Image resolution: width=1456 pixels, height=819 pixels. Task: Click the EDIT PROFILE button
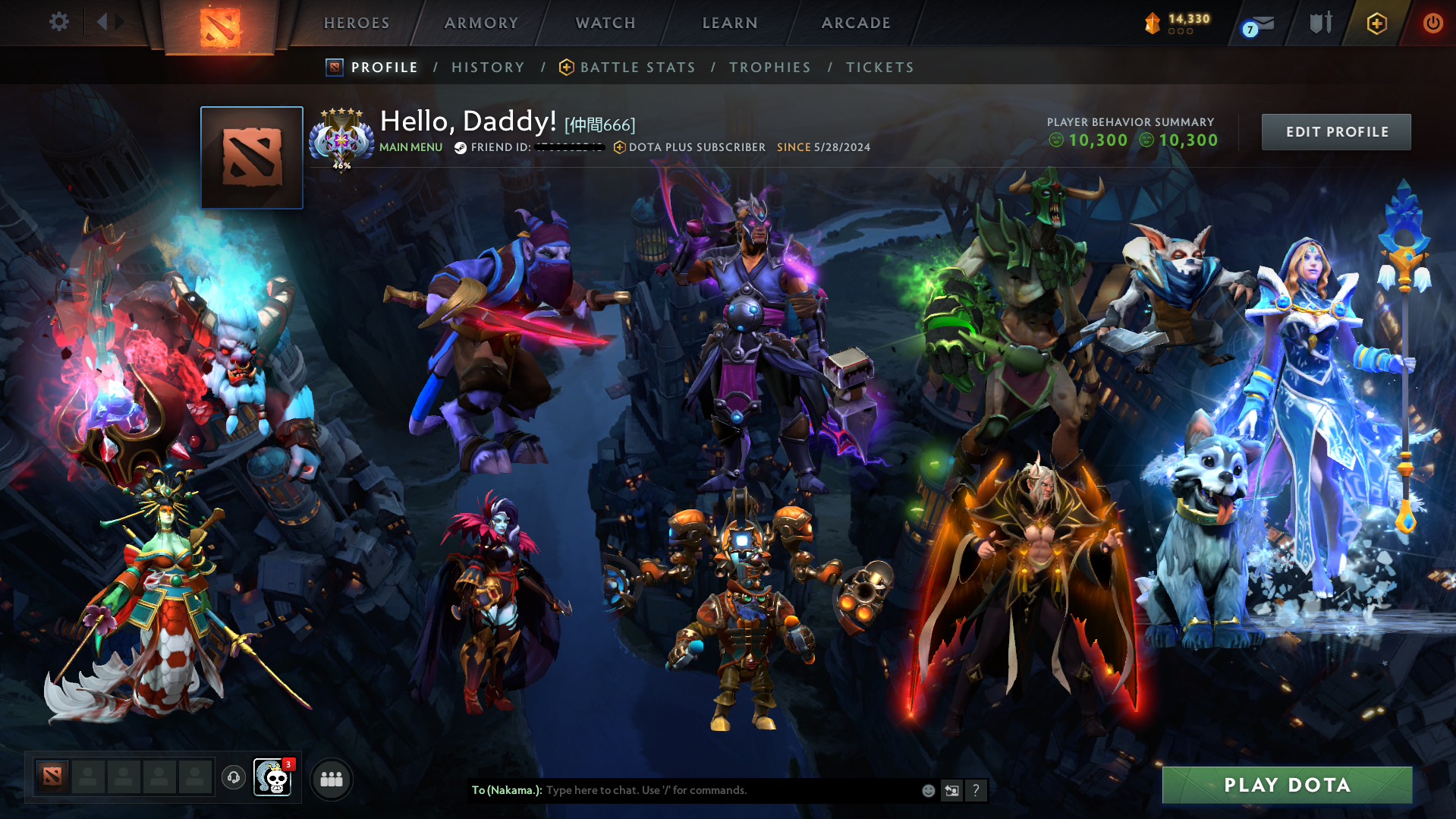point(1335,131)
